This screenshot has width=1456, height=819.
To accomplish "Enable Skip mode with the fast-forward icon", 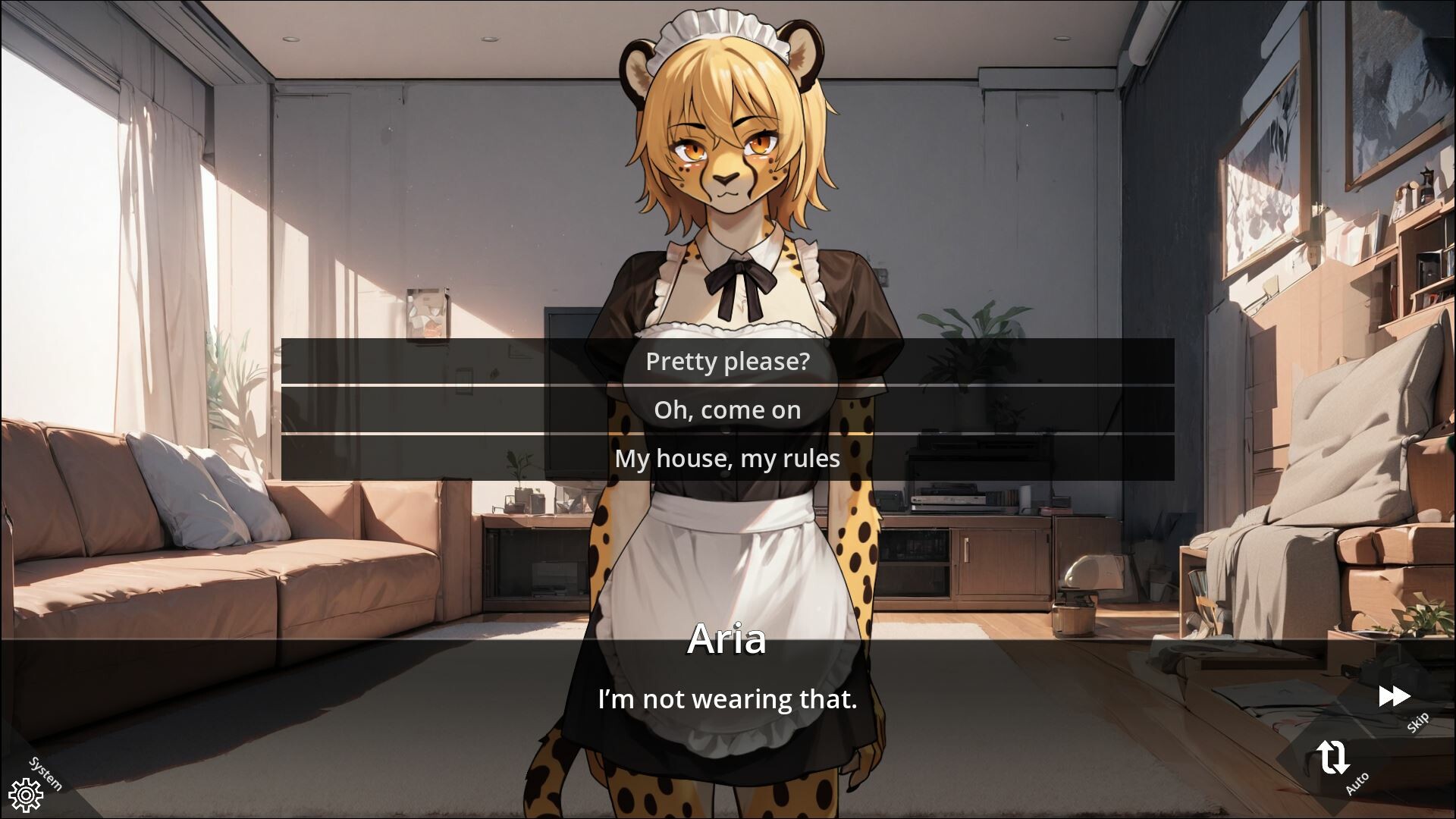I will 1395,696.
